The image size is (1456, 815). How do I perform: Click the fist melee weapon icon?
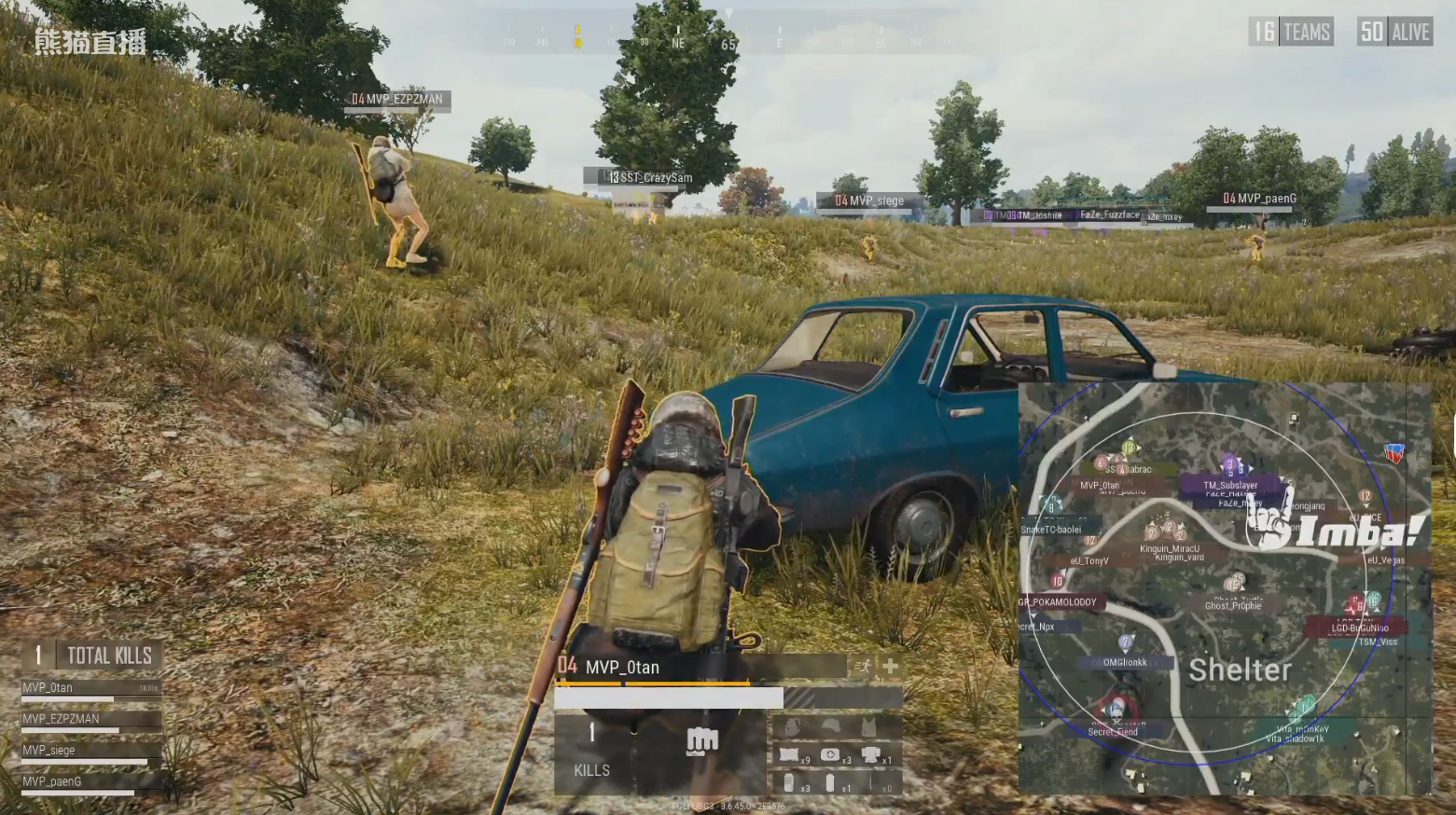pyautogui.click(x=701, y=741)
